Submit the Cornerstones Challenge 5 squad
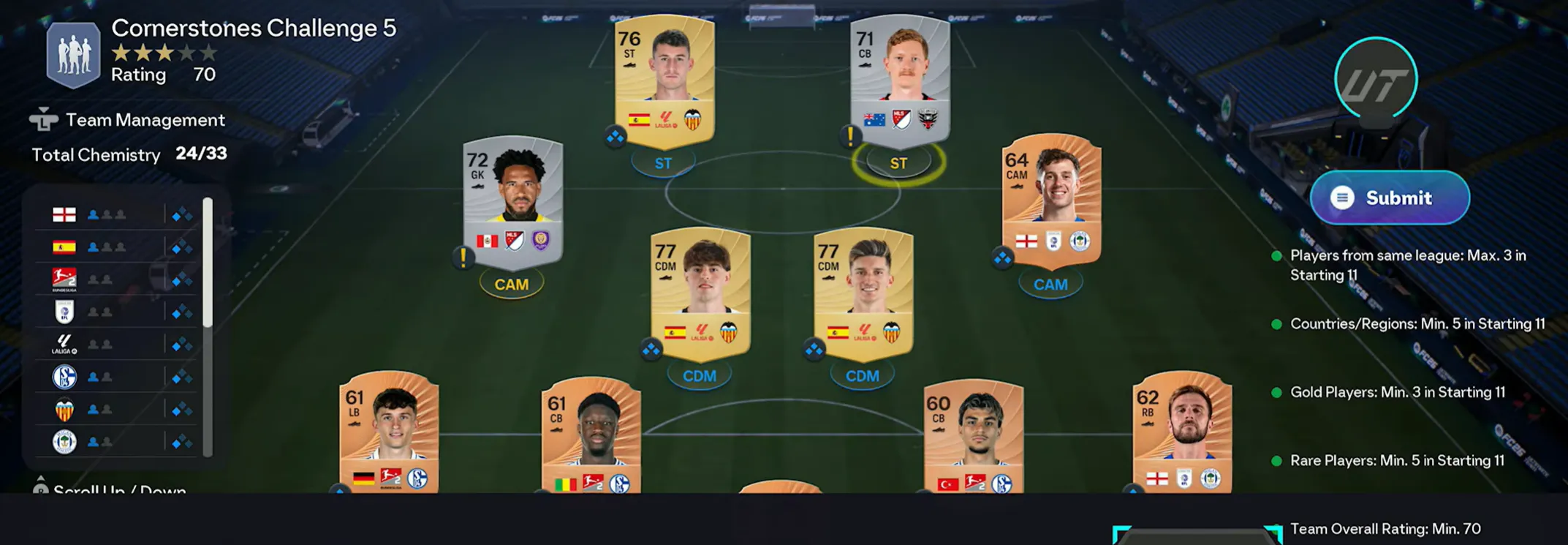 click(x=1389, y=198)
